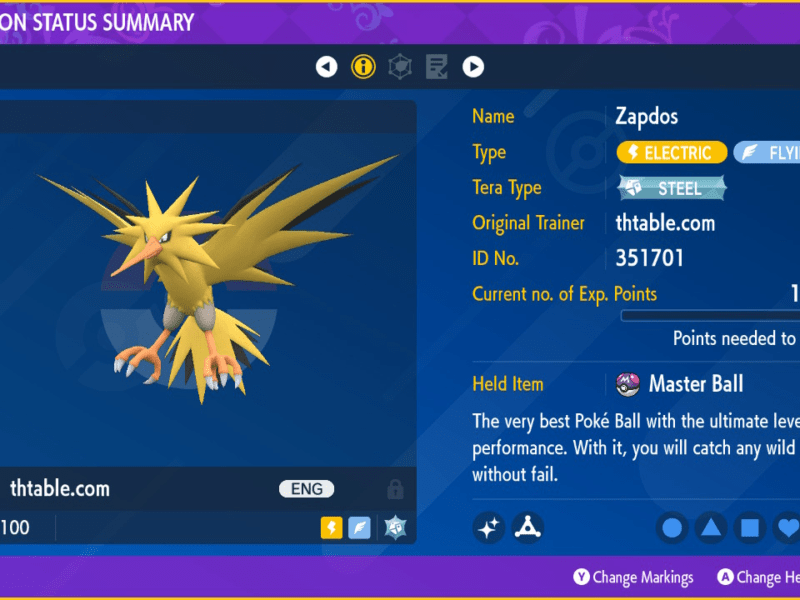Click the shiny sparkle icon
The image size is (800, 600).
click(x=489, y=527)
